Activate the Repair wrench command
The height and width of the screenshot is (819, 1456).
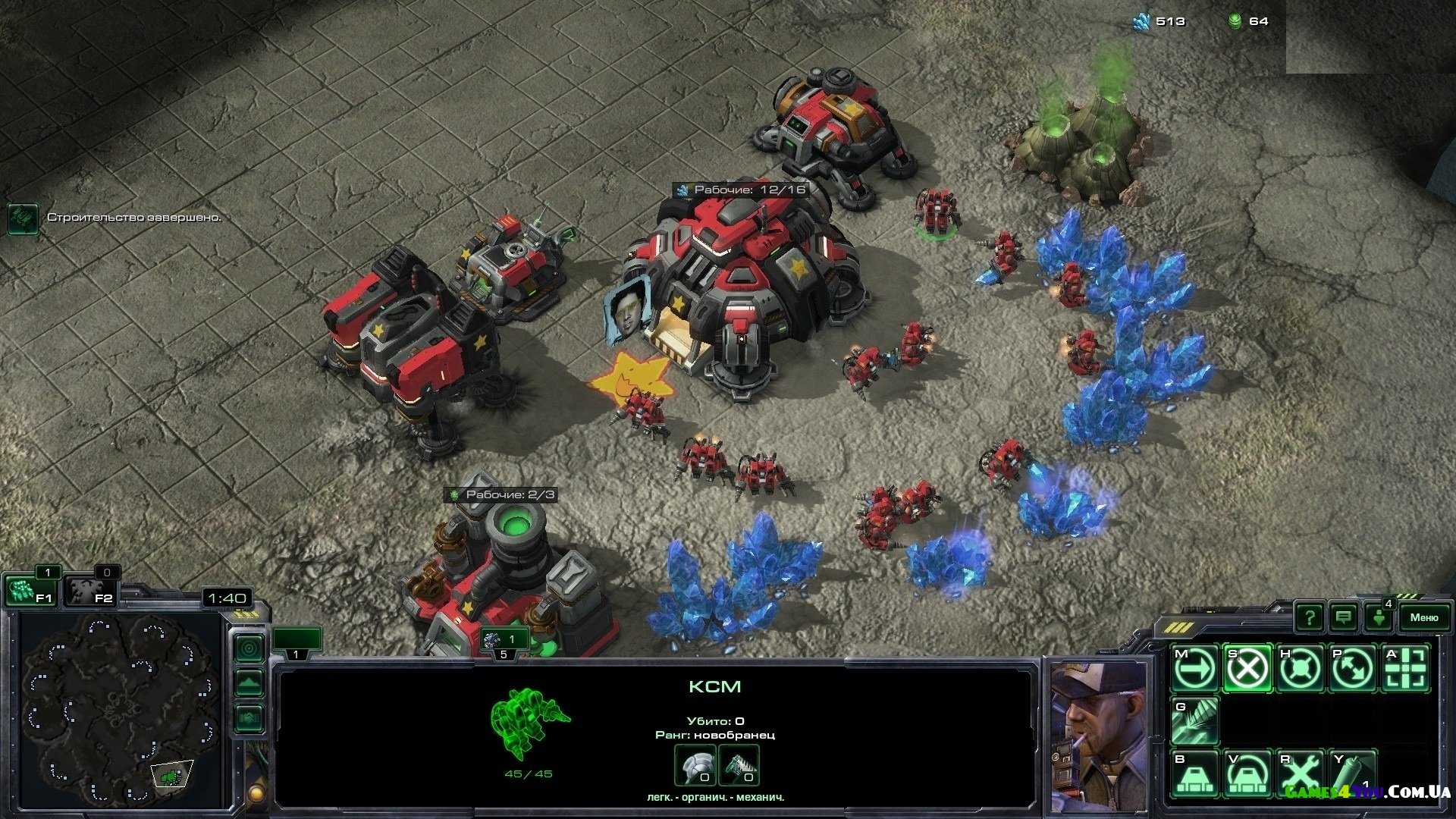pyautogui.click(x=1300, y=773)
